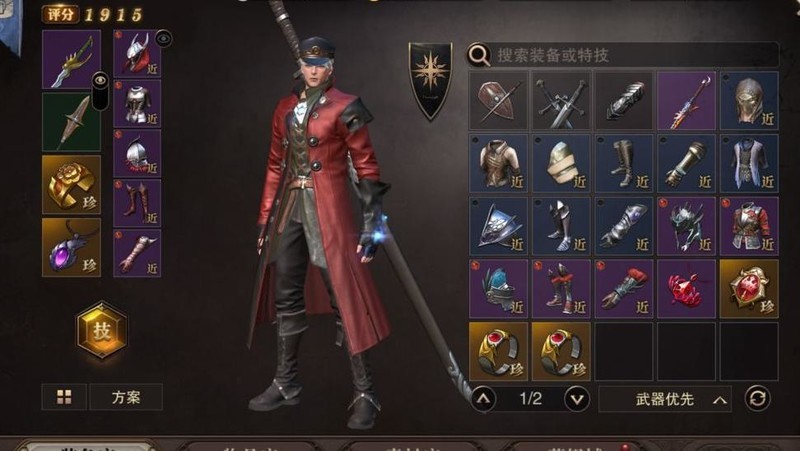Select the red armor chestpiece item
Image resolution: width=800 pixels, height=451 pixels.
coord(749,226)
